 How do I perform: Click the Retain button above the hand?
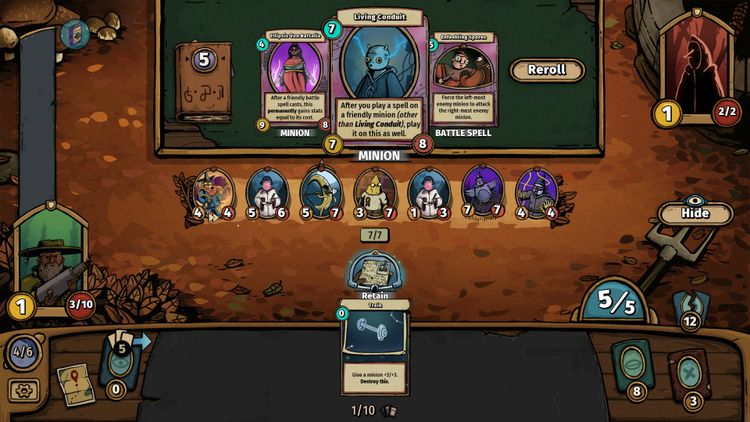374,277
